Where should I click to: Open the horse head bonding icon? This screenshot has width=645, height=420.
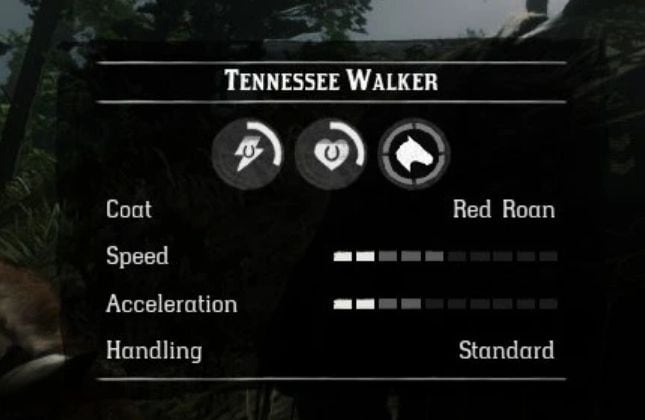point(414,154)
